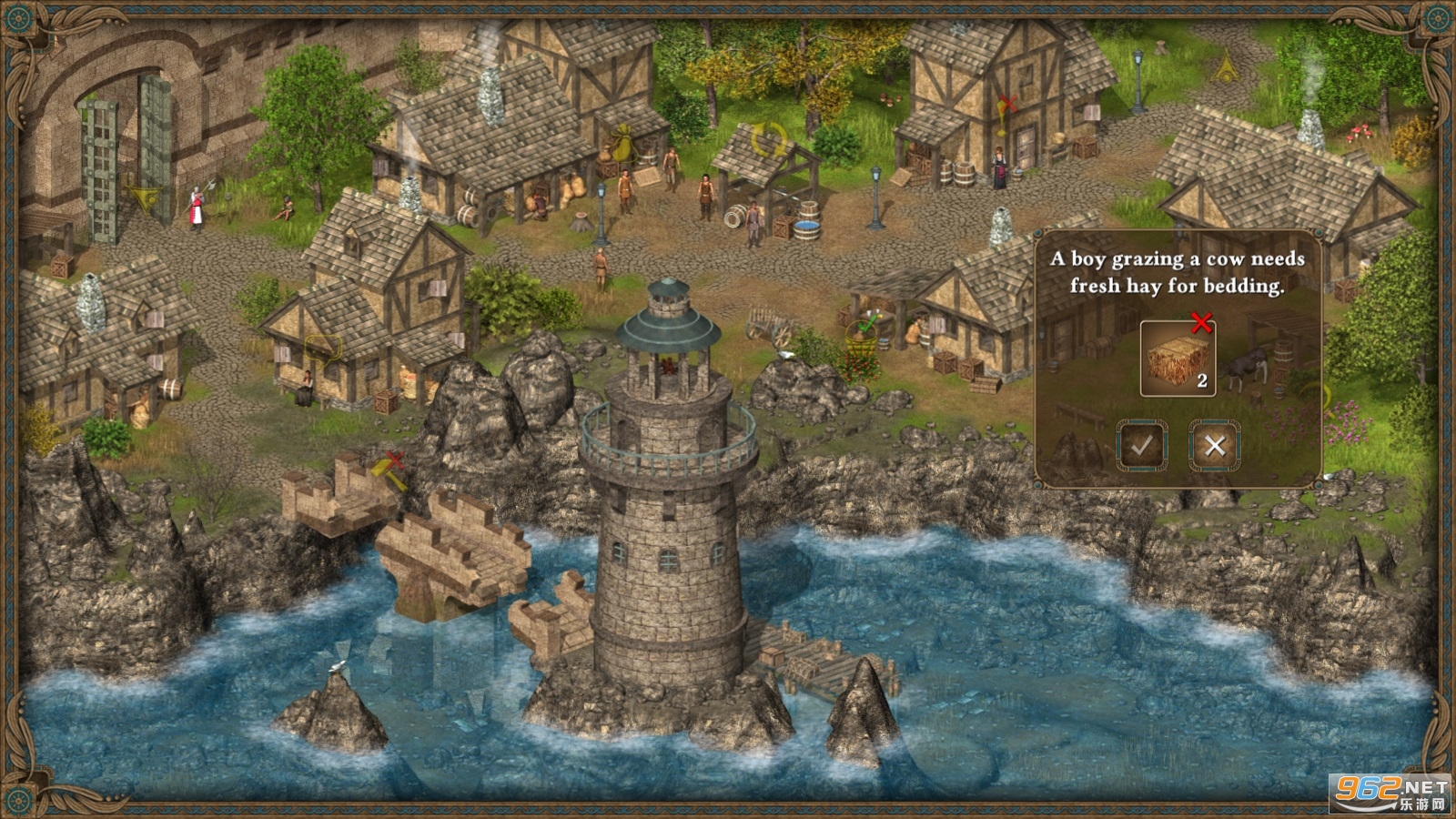1456x819 pixels.
Task: Open the yellow speech bubble marker
Action: [323, 346]
